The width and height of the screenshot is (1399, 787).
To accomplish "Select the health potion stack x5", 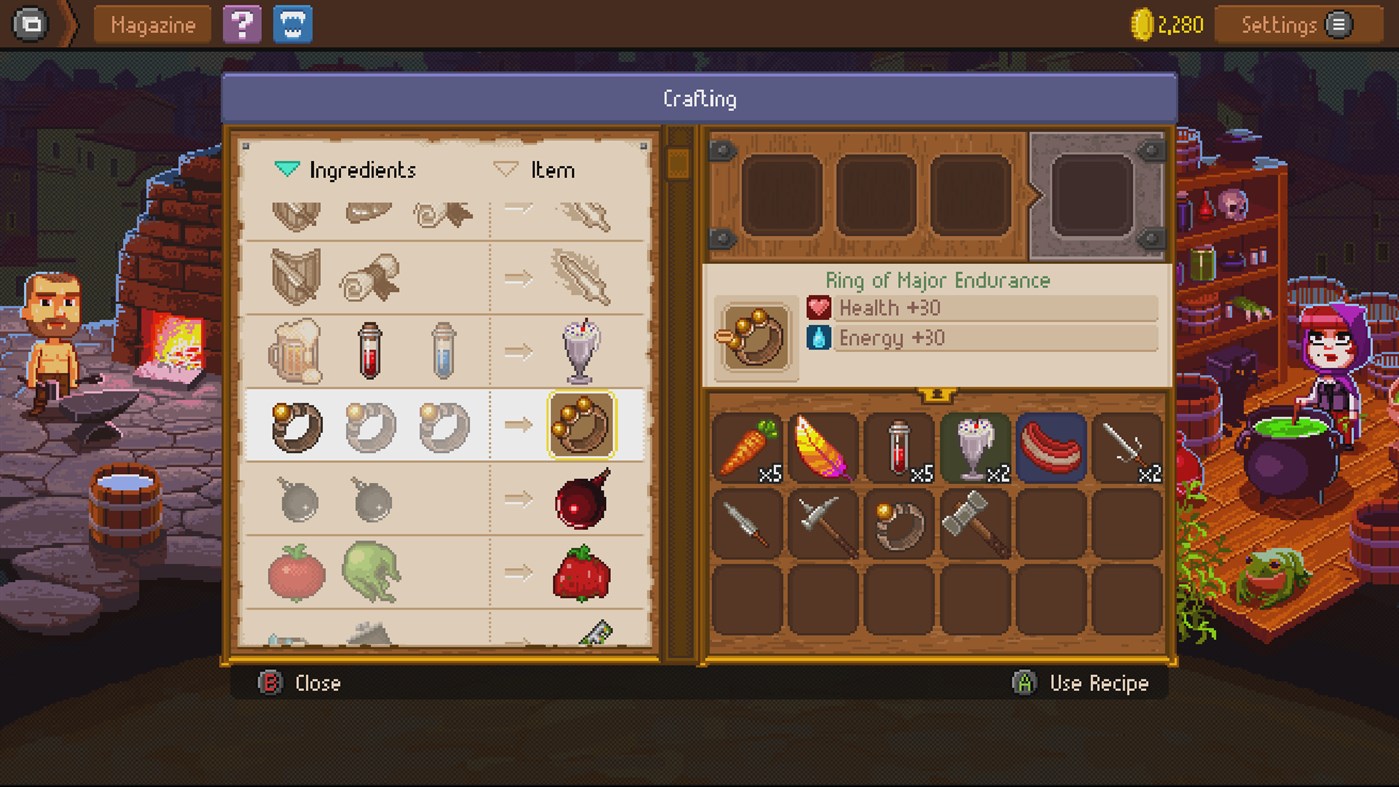I will 899,447.
